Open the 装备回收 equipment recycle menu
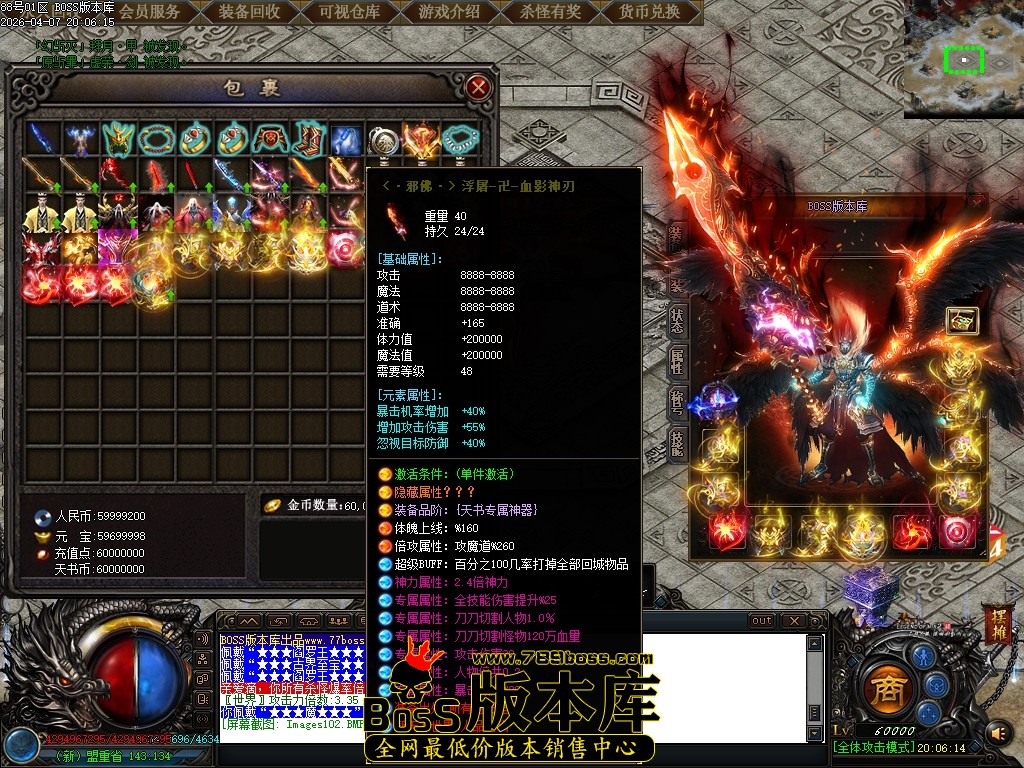This screenshot has height=768, width=1024. tap(249, 12)
